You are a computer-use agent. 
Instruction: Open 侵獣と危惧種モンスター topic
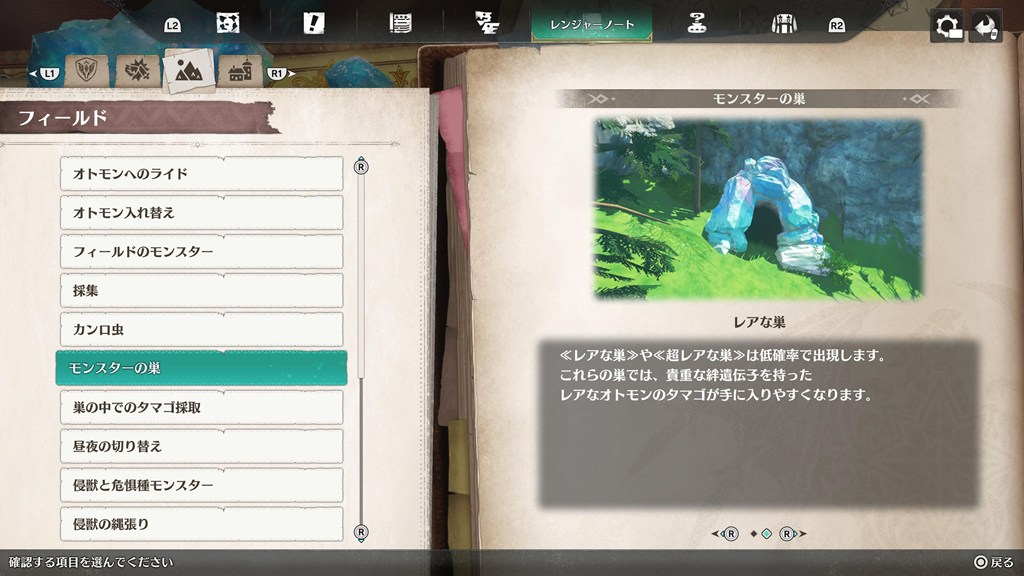click(x=200, y=485)
